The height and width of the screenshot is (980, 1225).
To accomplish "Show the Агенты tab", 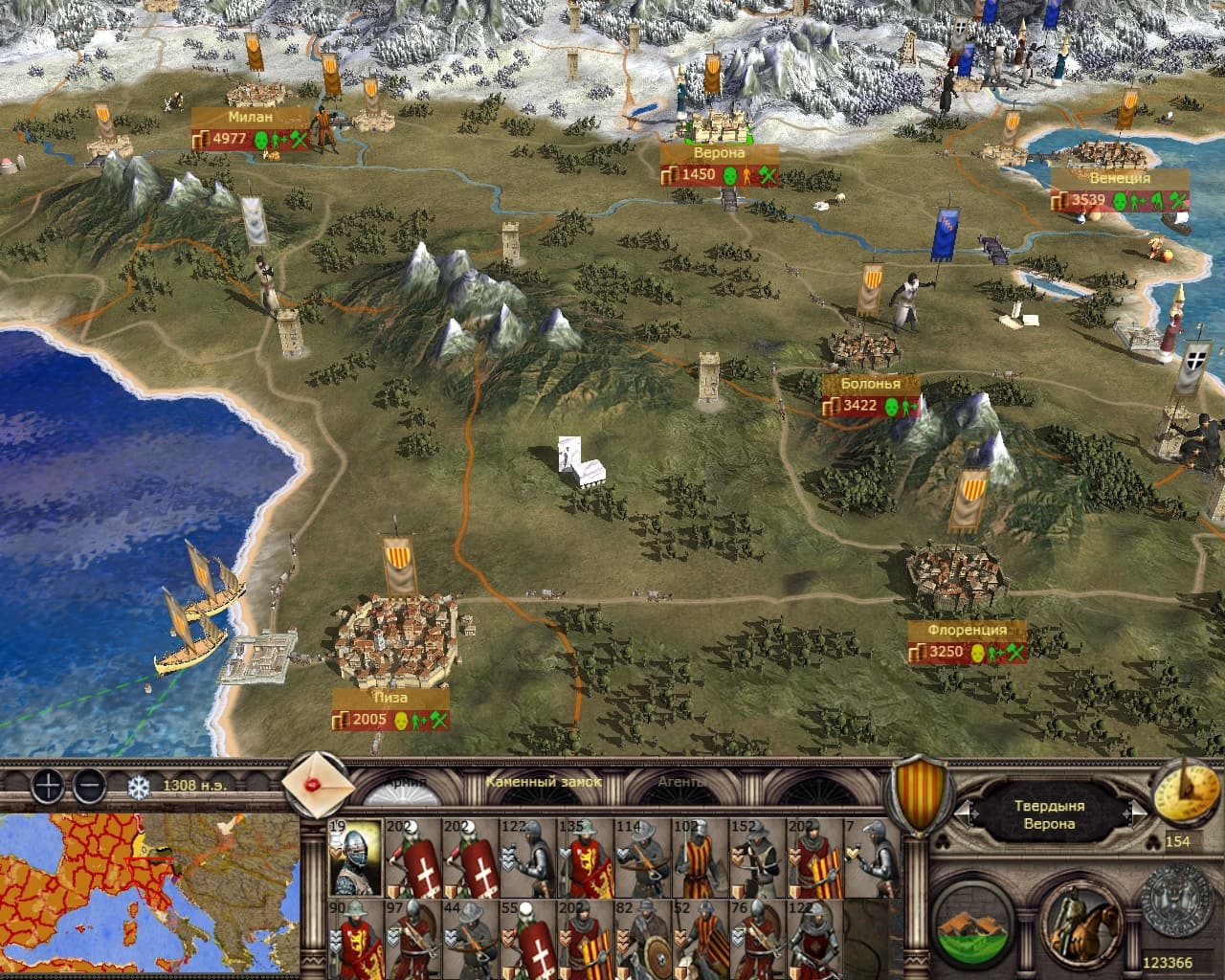I will pyautogui.click(x=684, y=783).
